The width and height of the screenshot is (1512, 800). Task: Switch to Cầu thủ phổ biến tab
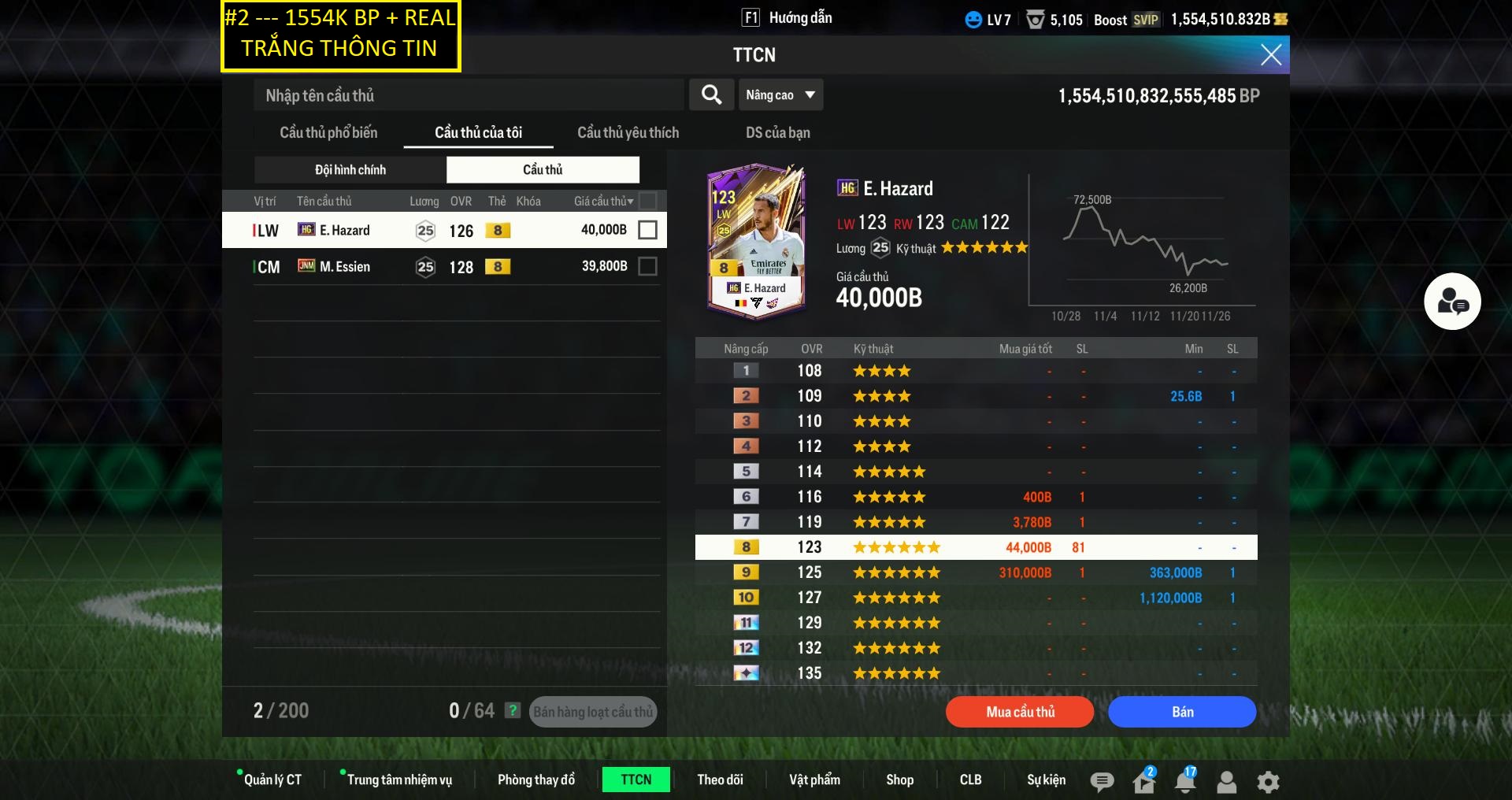click(x=328, y=132)
